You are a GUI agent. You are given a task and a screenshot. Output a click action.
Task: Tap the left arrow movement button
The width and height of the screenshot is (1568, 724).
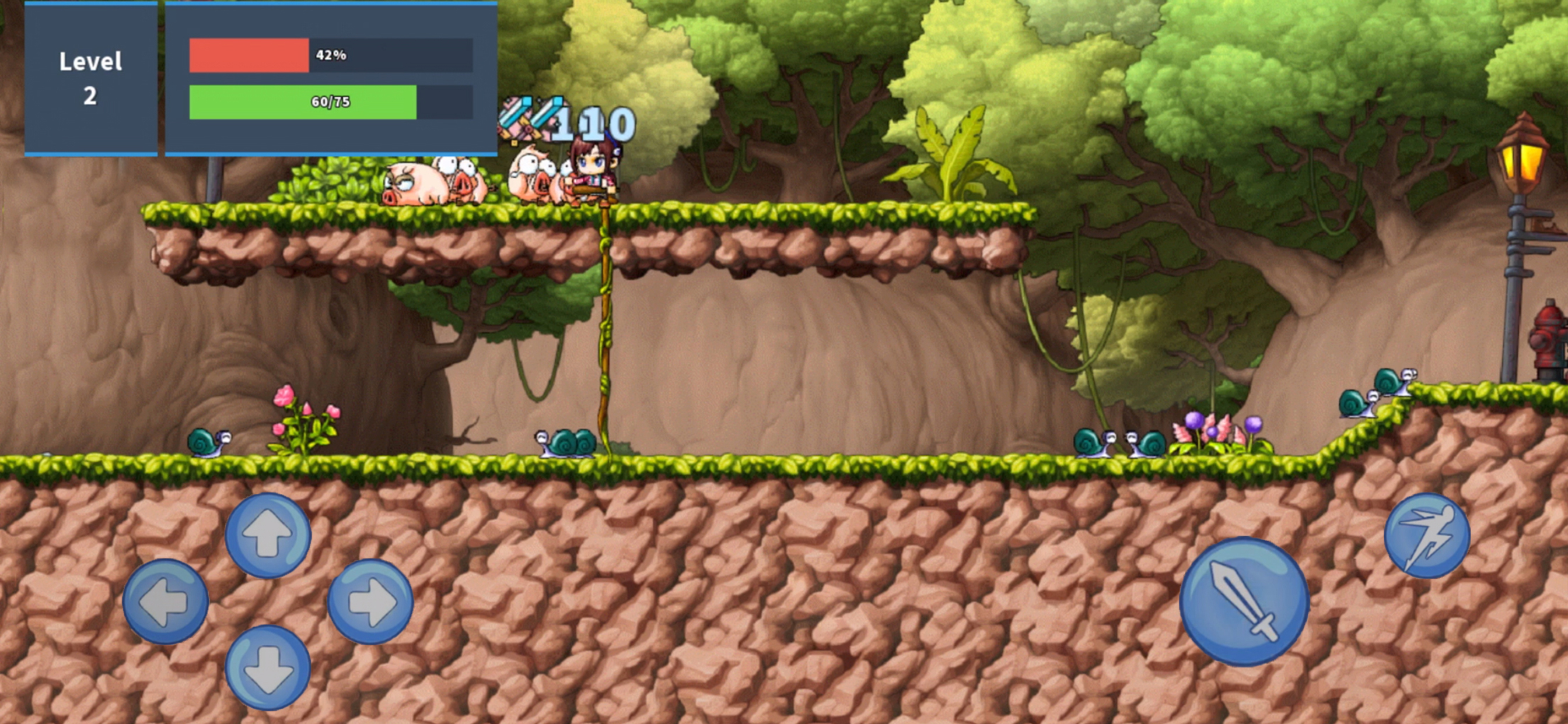165,601
